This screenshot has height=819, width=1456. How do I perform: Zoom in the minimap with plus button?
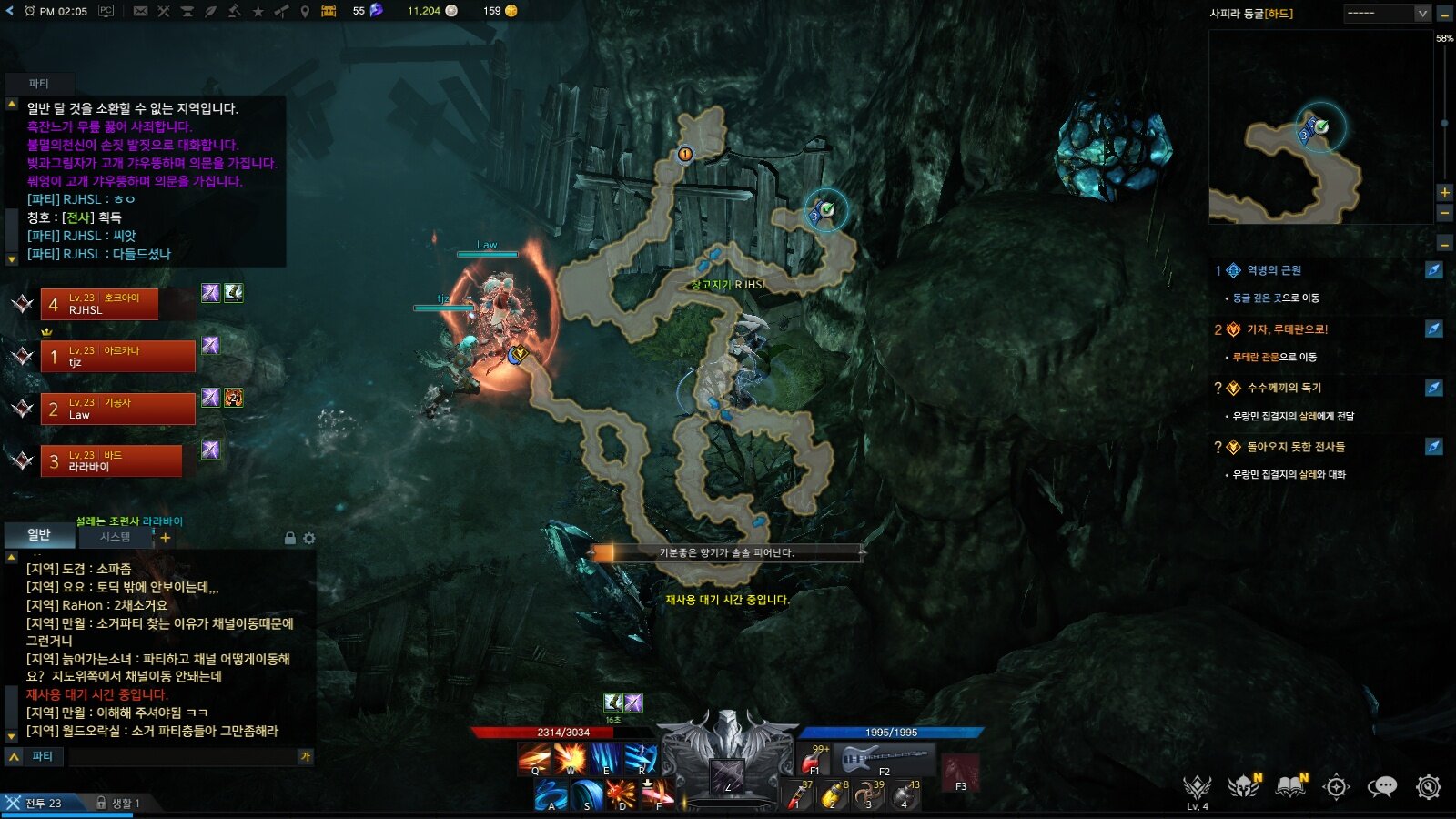tap(1444, 193)
